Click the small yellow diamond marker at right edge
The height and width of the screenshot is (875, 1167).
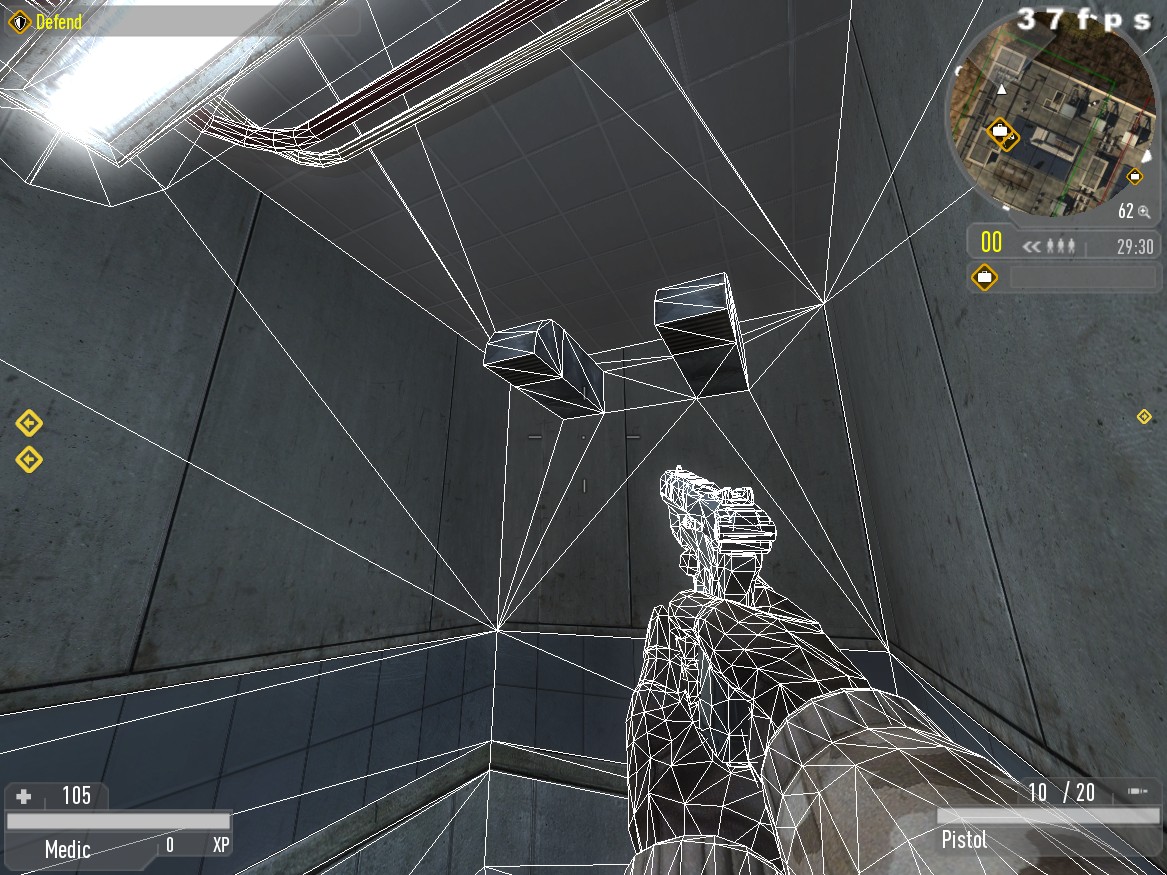coord(1144,416)
